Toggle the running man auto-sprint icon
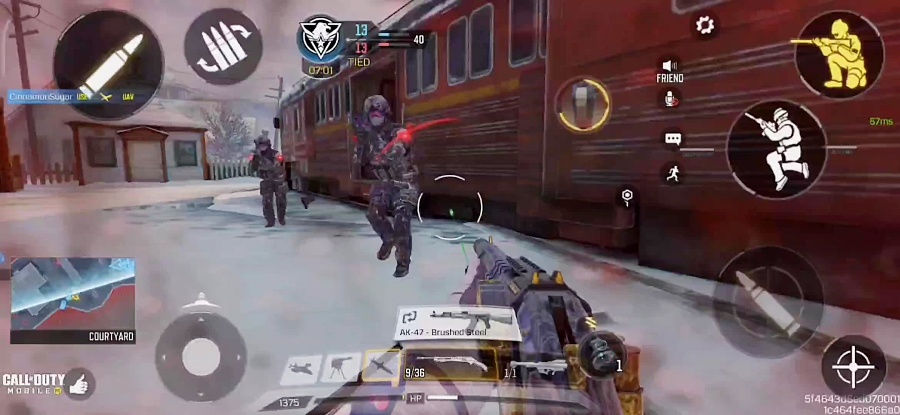The height and width of the screenshot is (415, 900). coord(672,172)
